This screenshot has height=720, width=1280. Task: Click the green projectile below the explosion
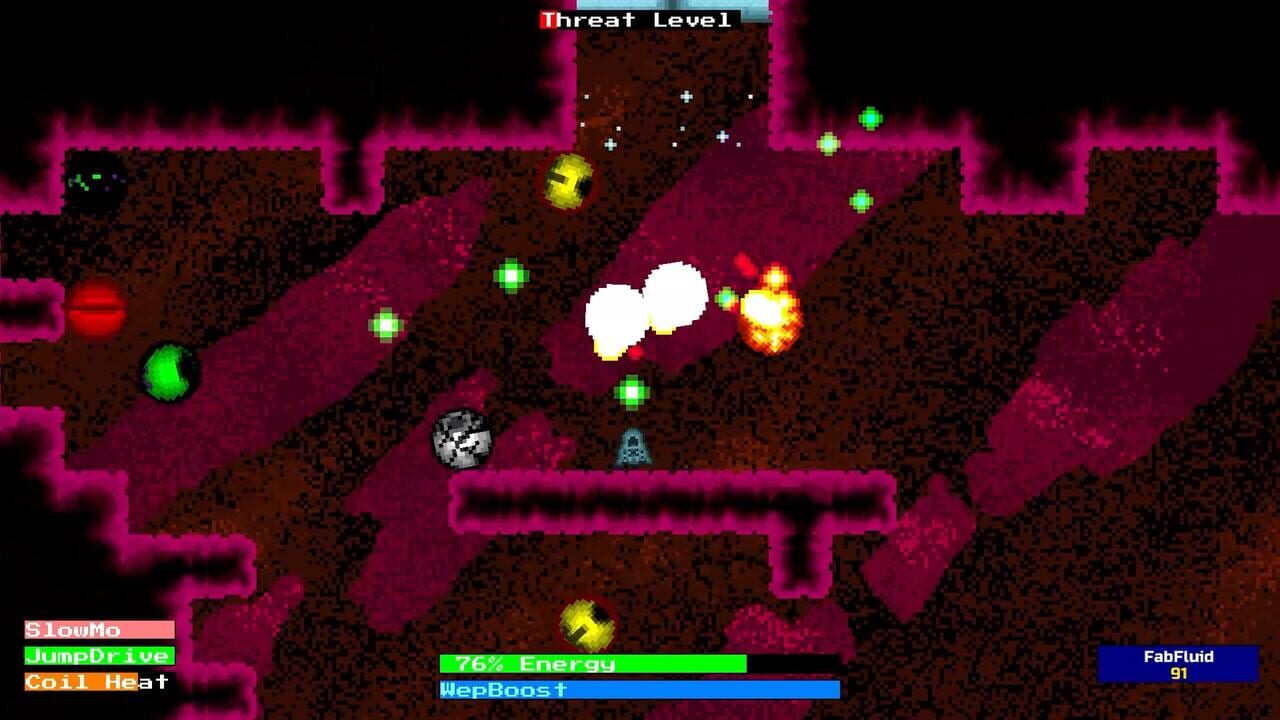click(632, 394)
